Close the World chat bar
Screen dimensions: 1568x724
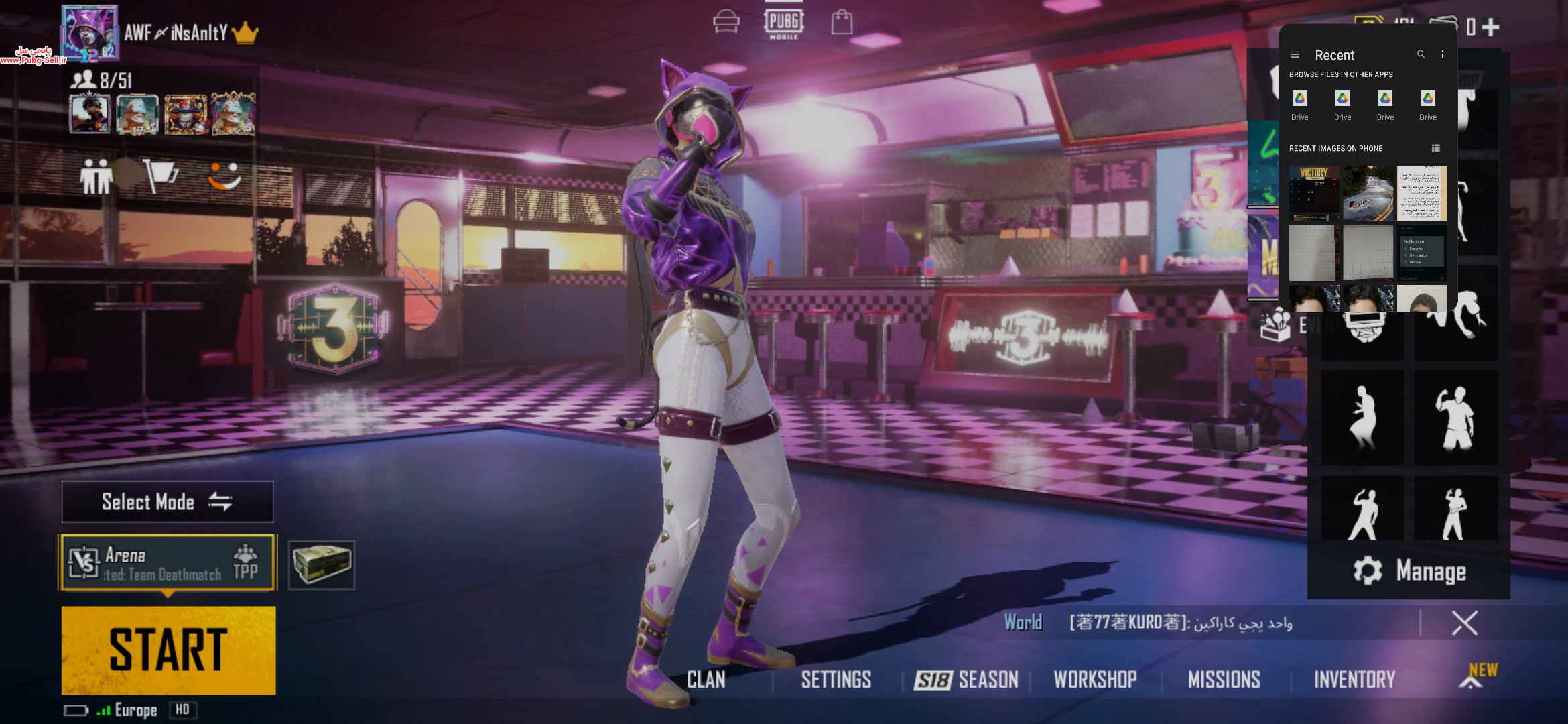[x=1464, y=623]
